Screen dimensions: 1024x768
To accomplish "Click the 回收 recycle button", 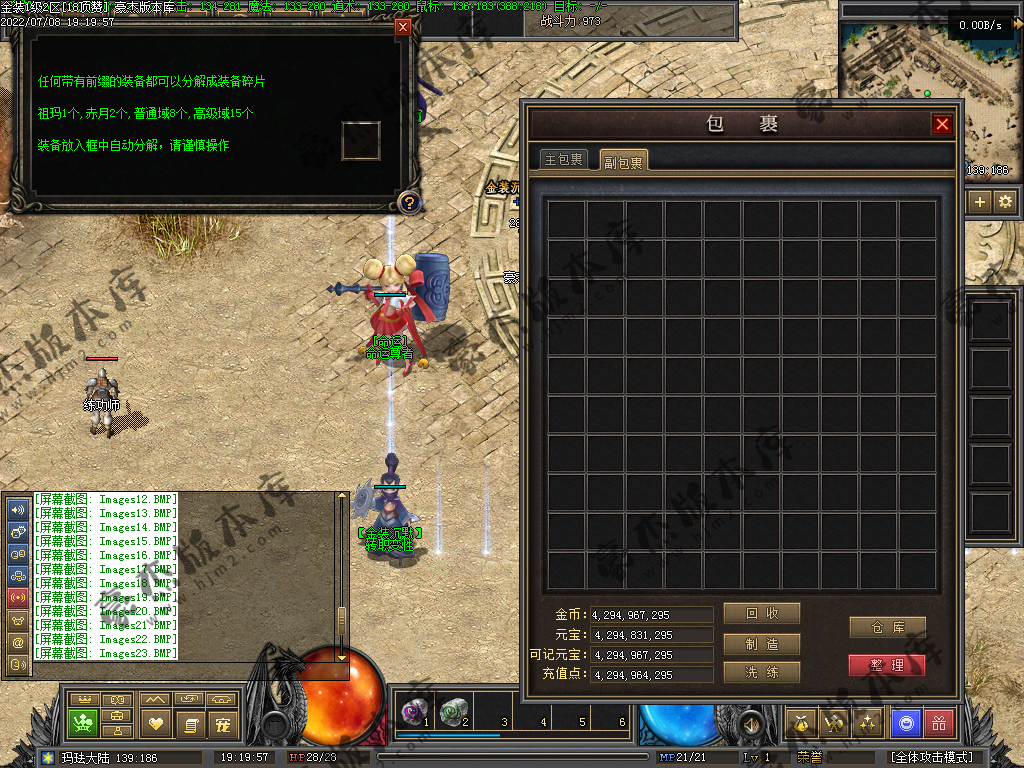I will coord(761,613).
